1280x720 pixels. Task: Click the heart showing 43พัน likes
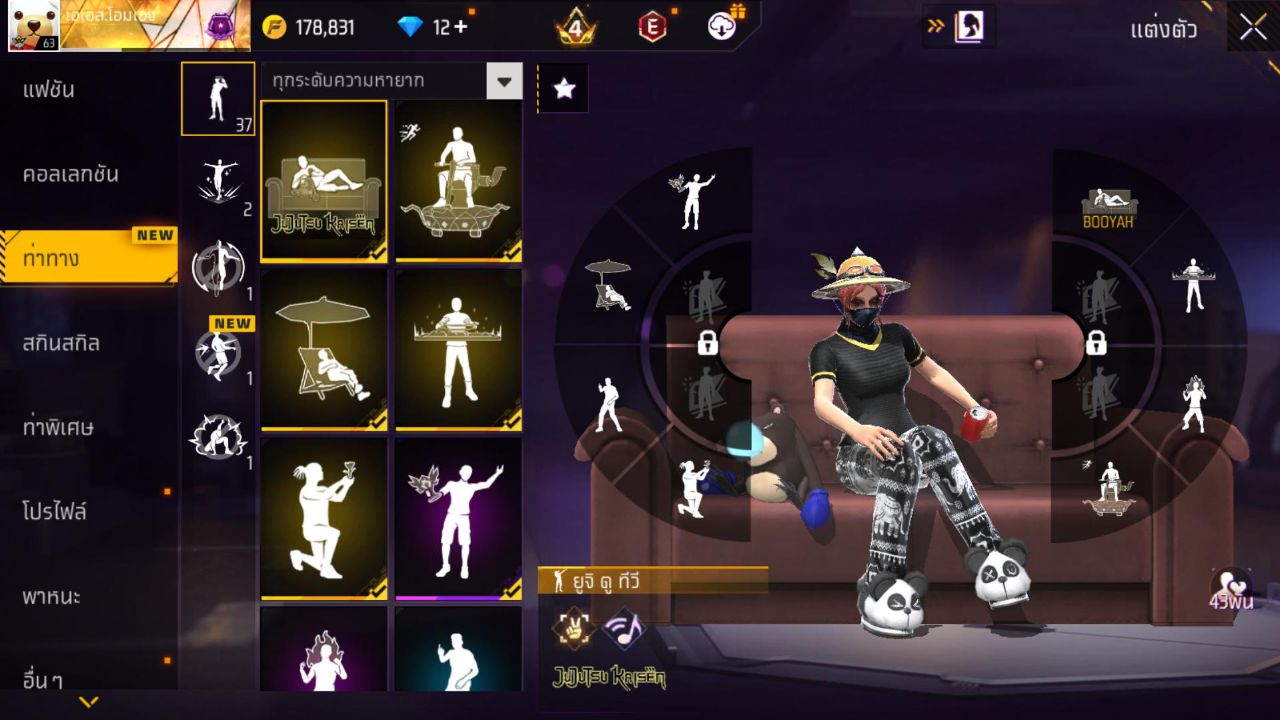pyautogui.click(x=1229, y=581)
